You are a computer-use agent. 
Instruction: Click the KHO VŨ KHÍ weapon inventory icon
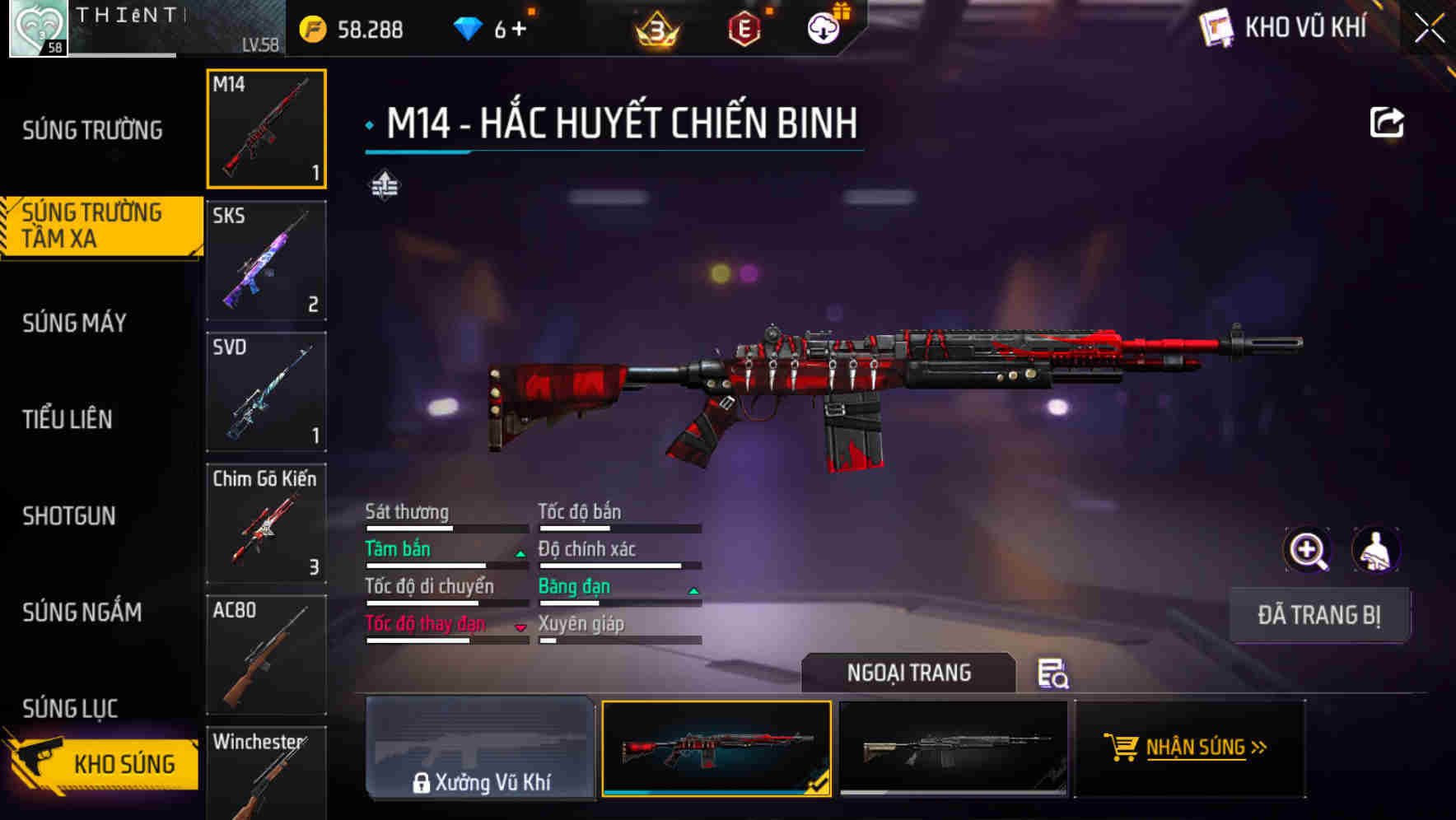1218,26
